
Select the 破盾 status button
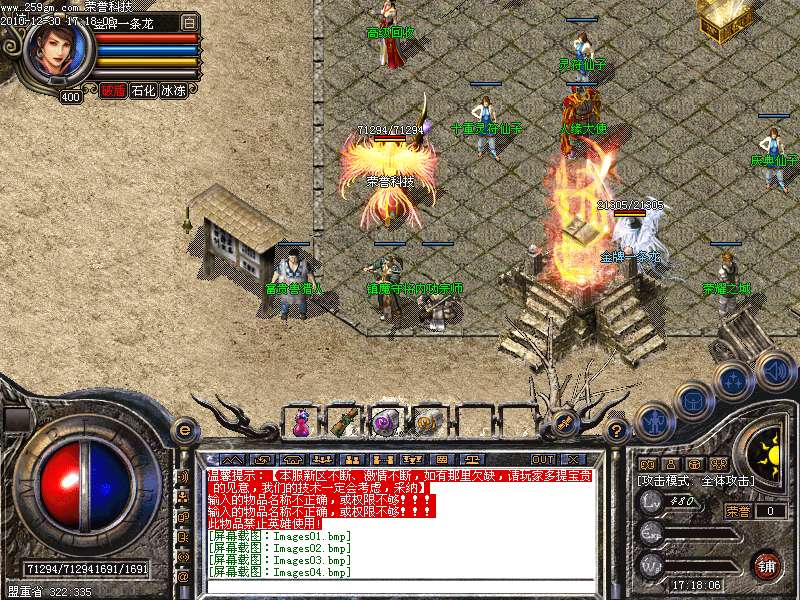pos(112,91)
